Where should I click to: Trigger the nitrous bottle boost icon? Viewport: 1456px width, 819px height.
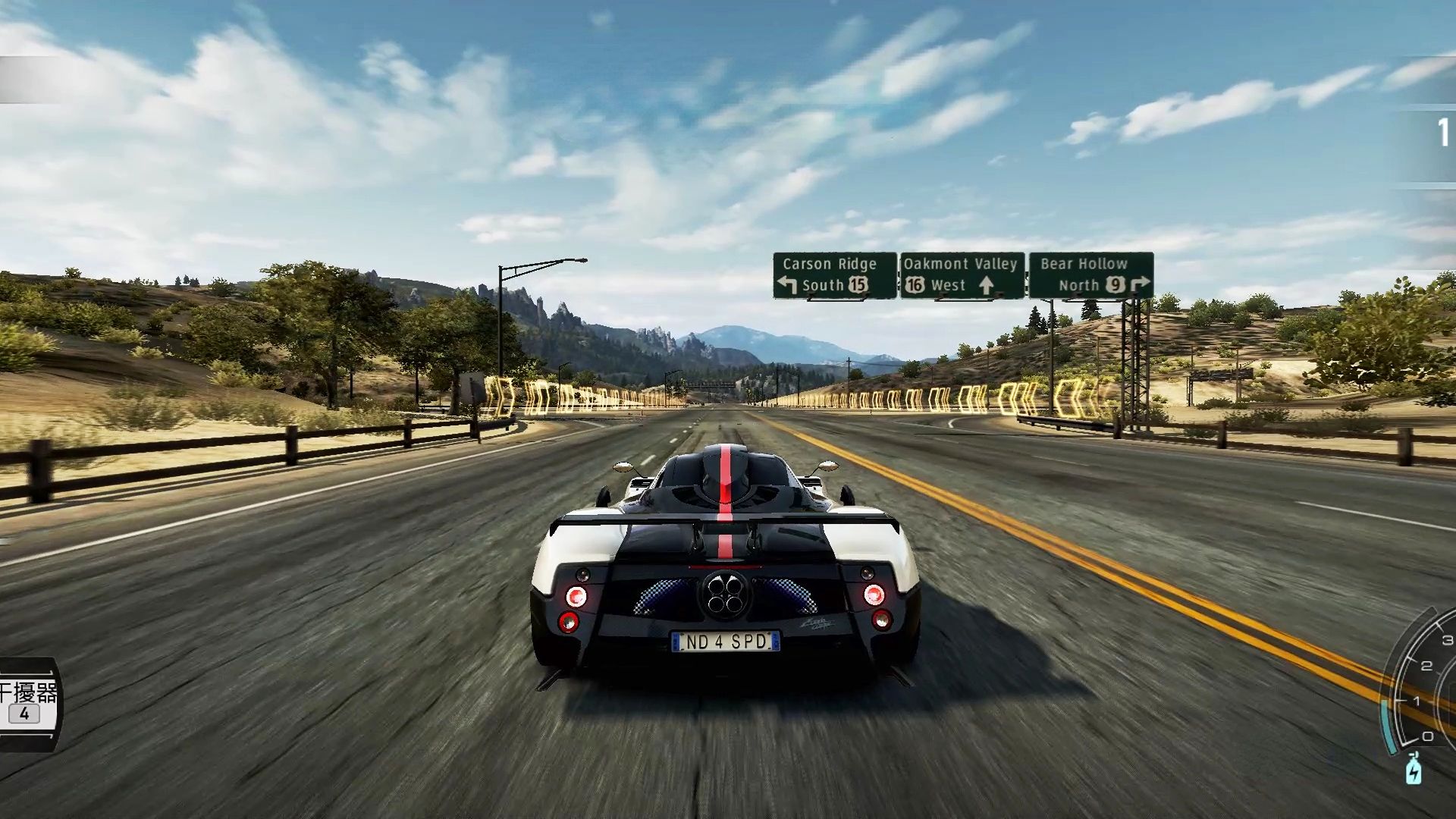pos(1414,769)
